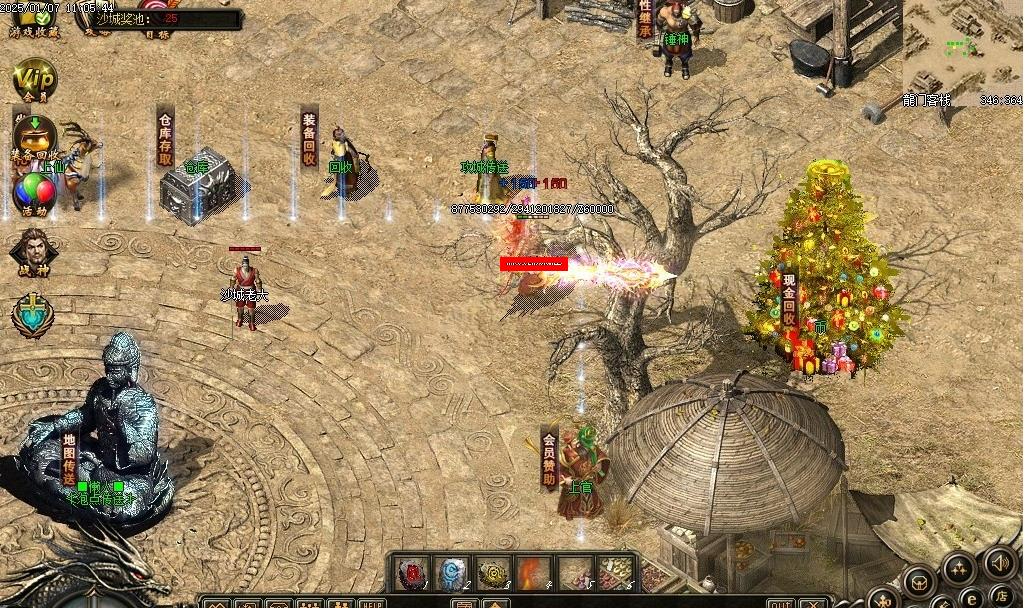Use the blue swirl item in slot 2
Viewport: 1028px width, 608px height.
pyautogui.click(x=453, y=573)
